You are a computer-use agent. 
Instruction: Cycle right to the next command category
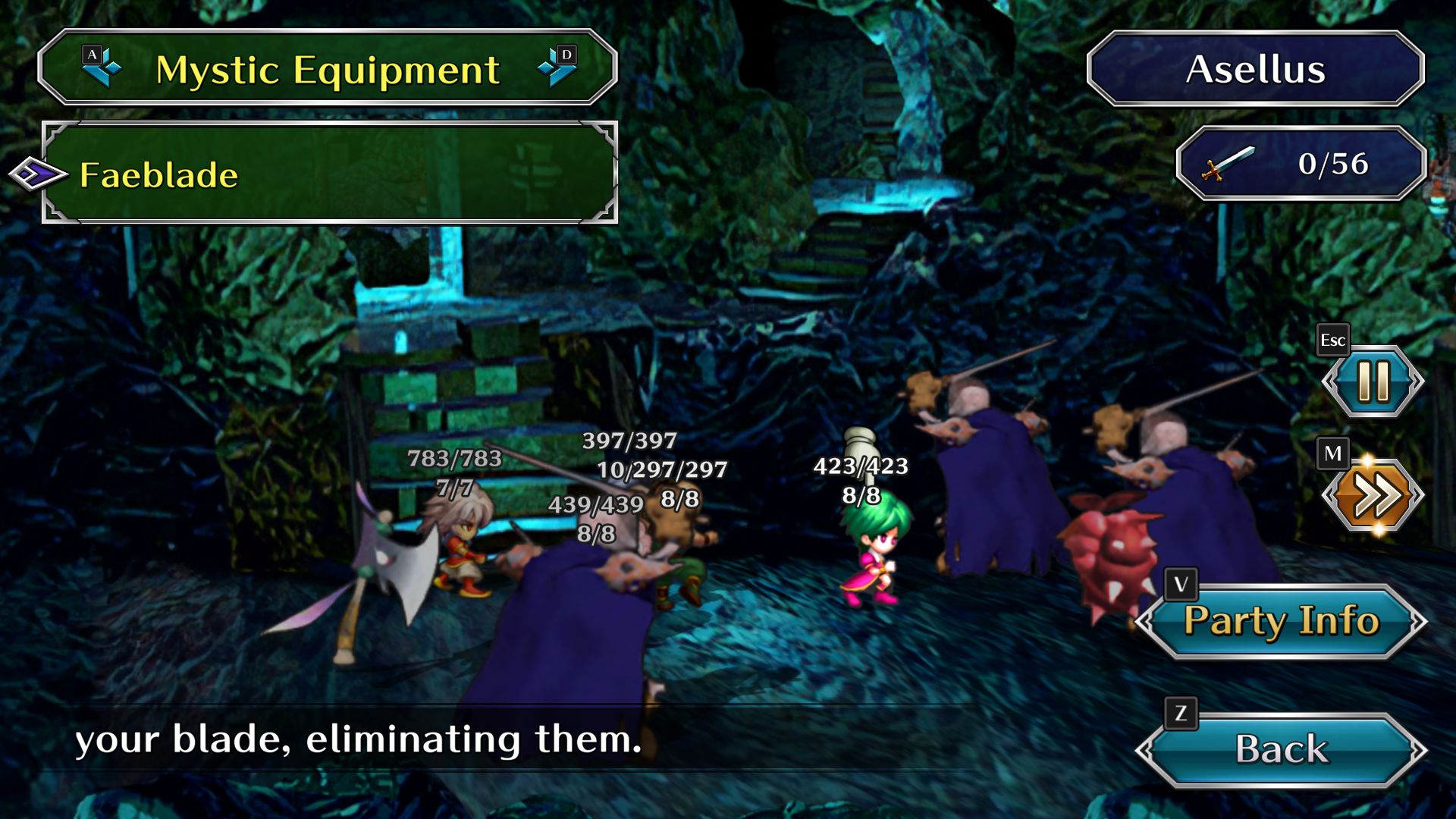tap(557, 69)
